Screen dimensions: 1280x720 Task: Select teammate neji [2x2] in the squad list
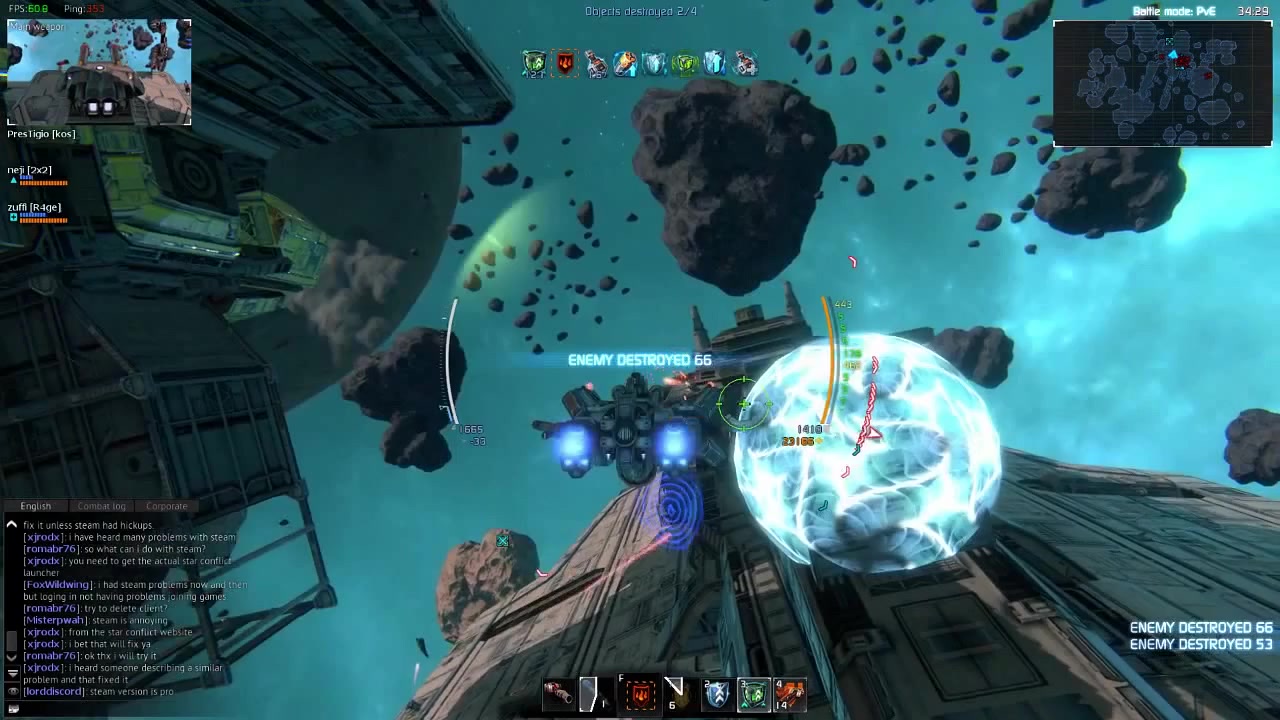pos(30,171)
